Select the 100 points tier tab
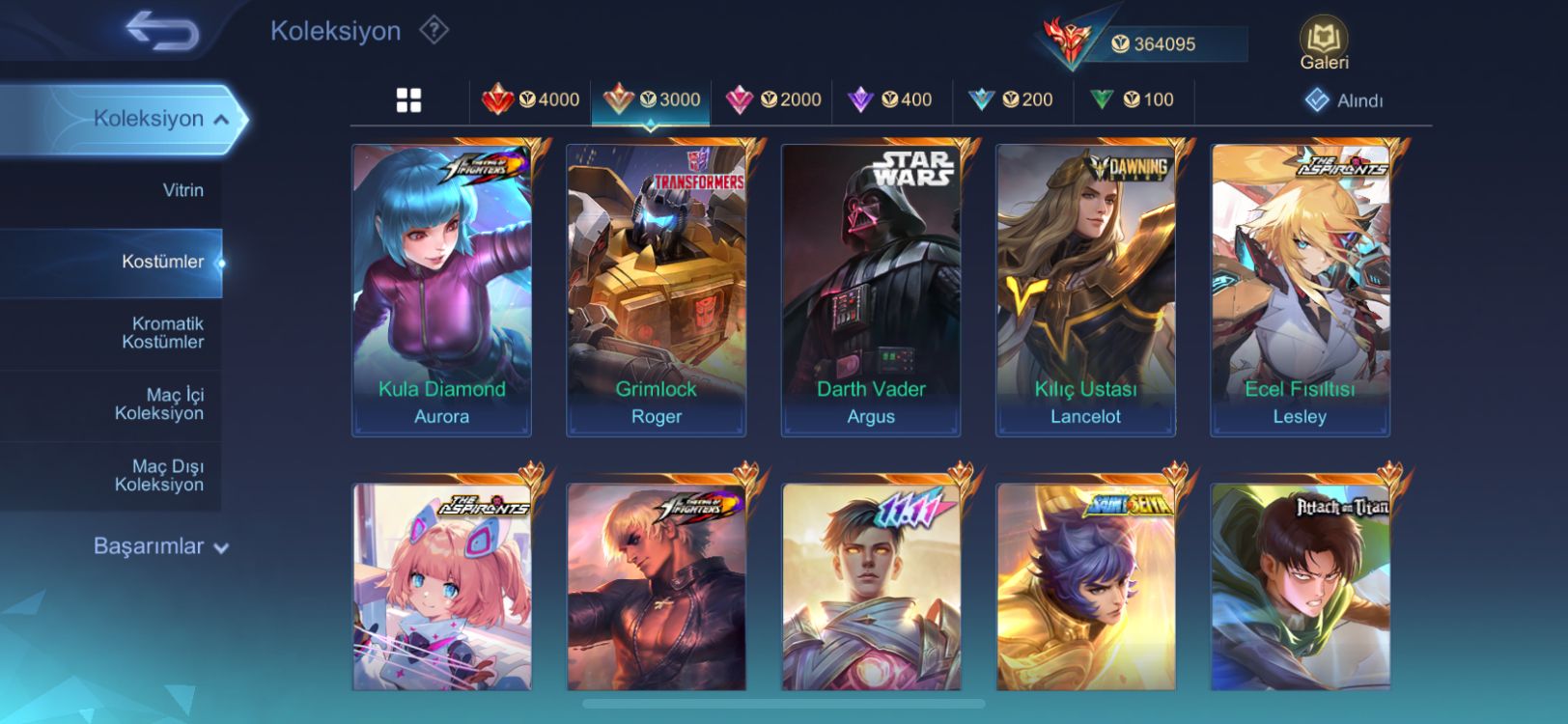The image size is (1568, 724). [1132, 99]
